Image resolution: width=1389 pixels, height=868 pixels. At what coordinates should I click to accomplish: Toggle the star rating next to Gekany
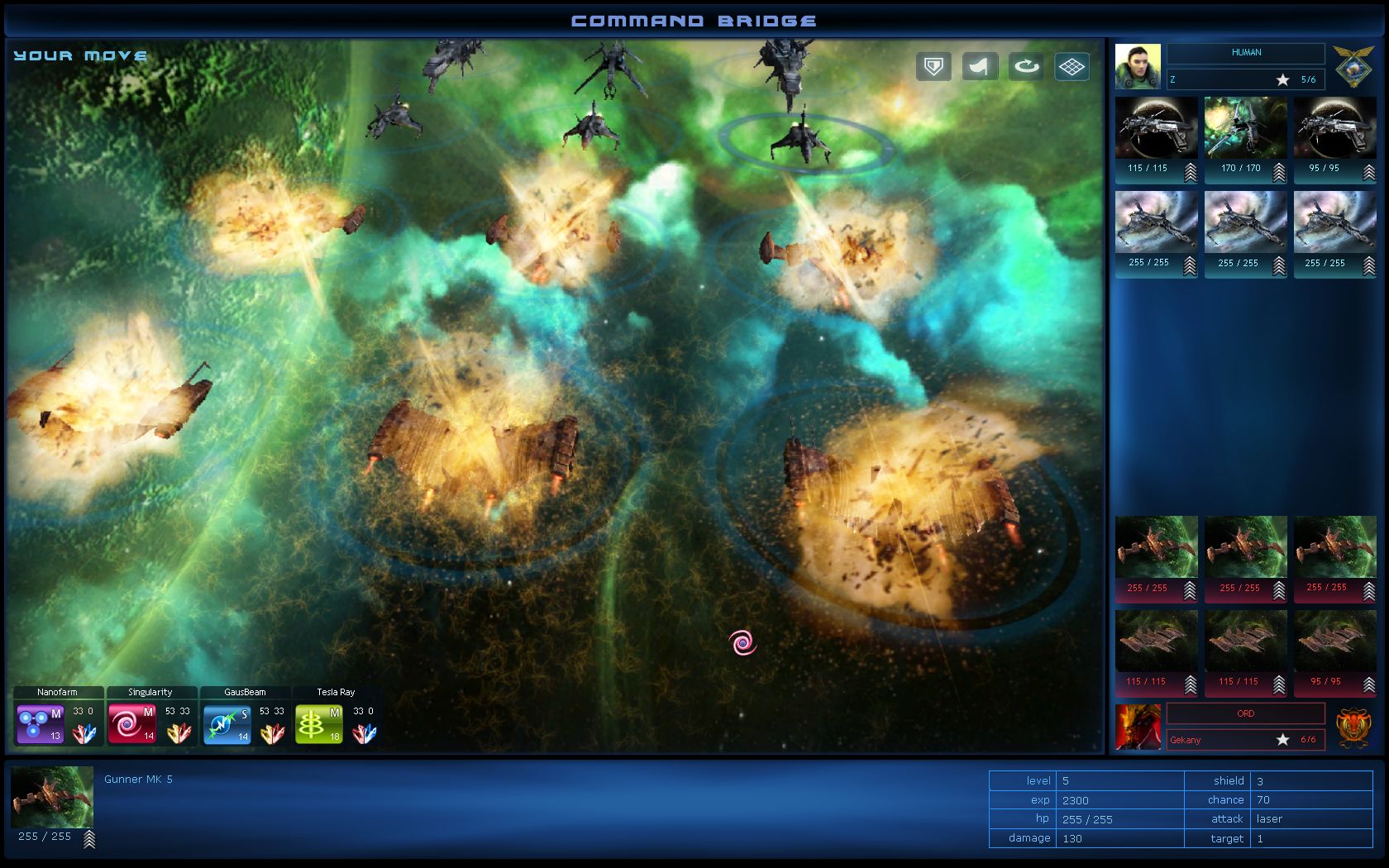[x=1282, y=740]
